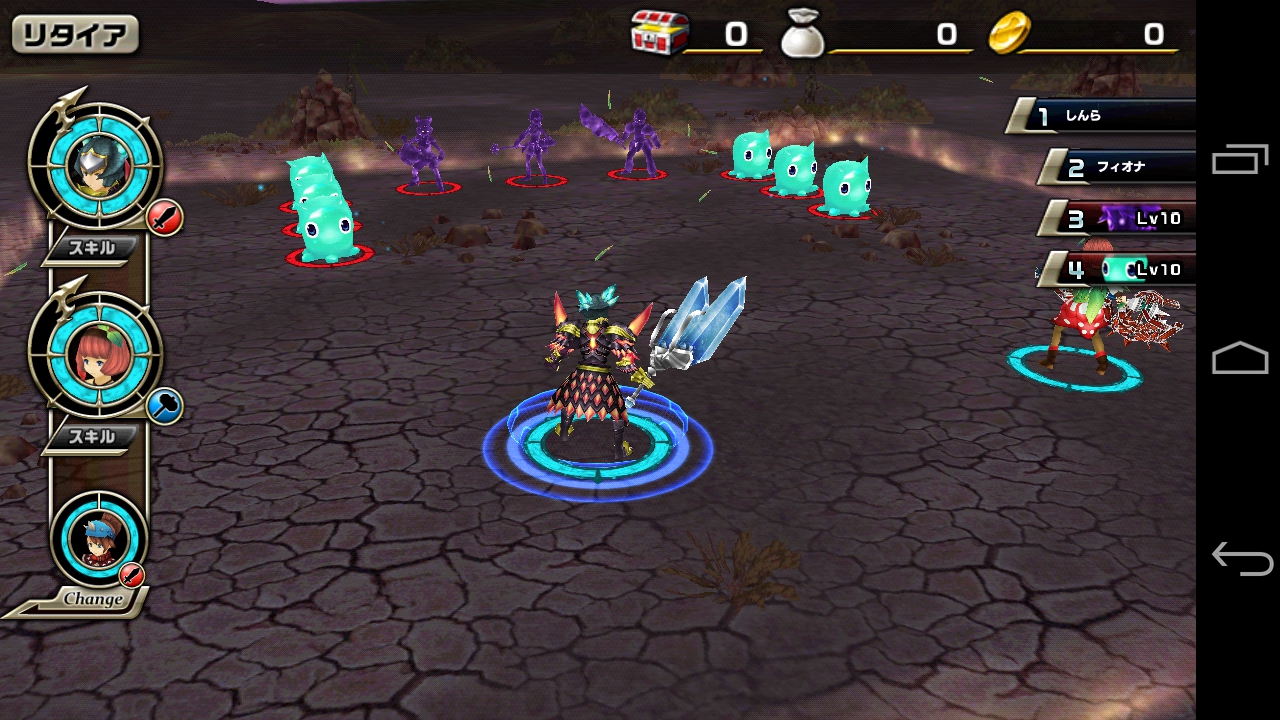Use the red-haired girl's スキル button
The image size is (1280, 720).
coord(91,437)
